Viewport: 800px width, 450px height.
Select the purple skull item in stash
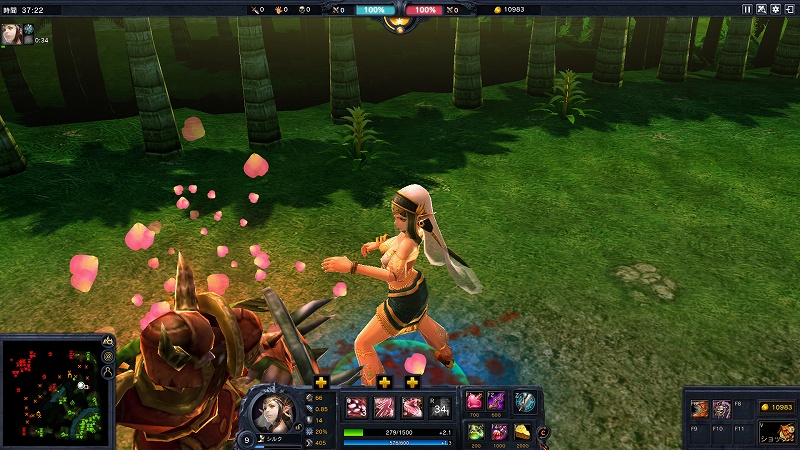tap(721, 408)
